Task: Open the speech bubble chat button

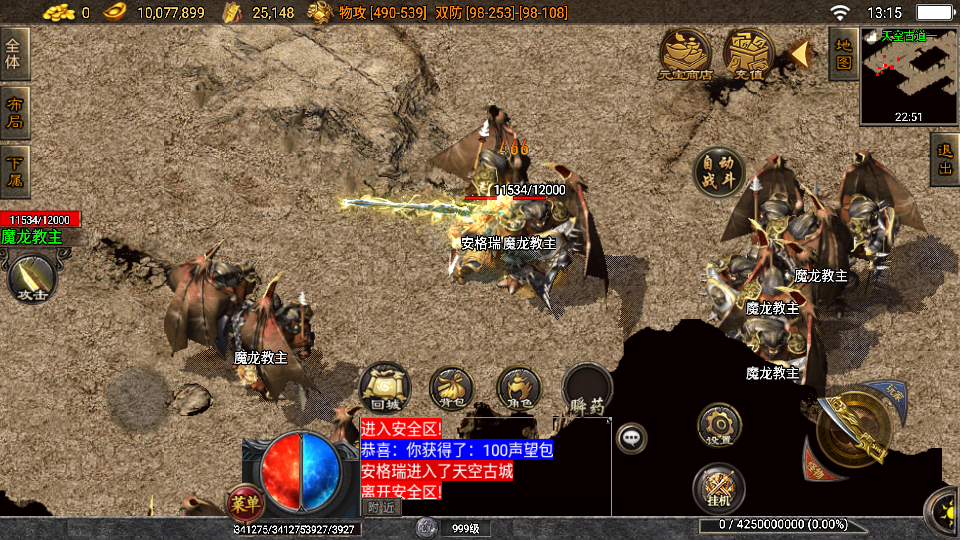Action: tap(631, 437)
